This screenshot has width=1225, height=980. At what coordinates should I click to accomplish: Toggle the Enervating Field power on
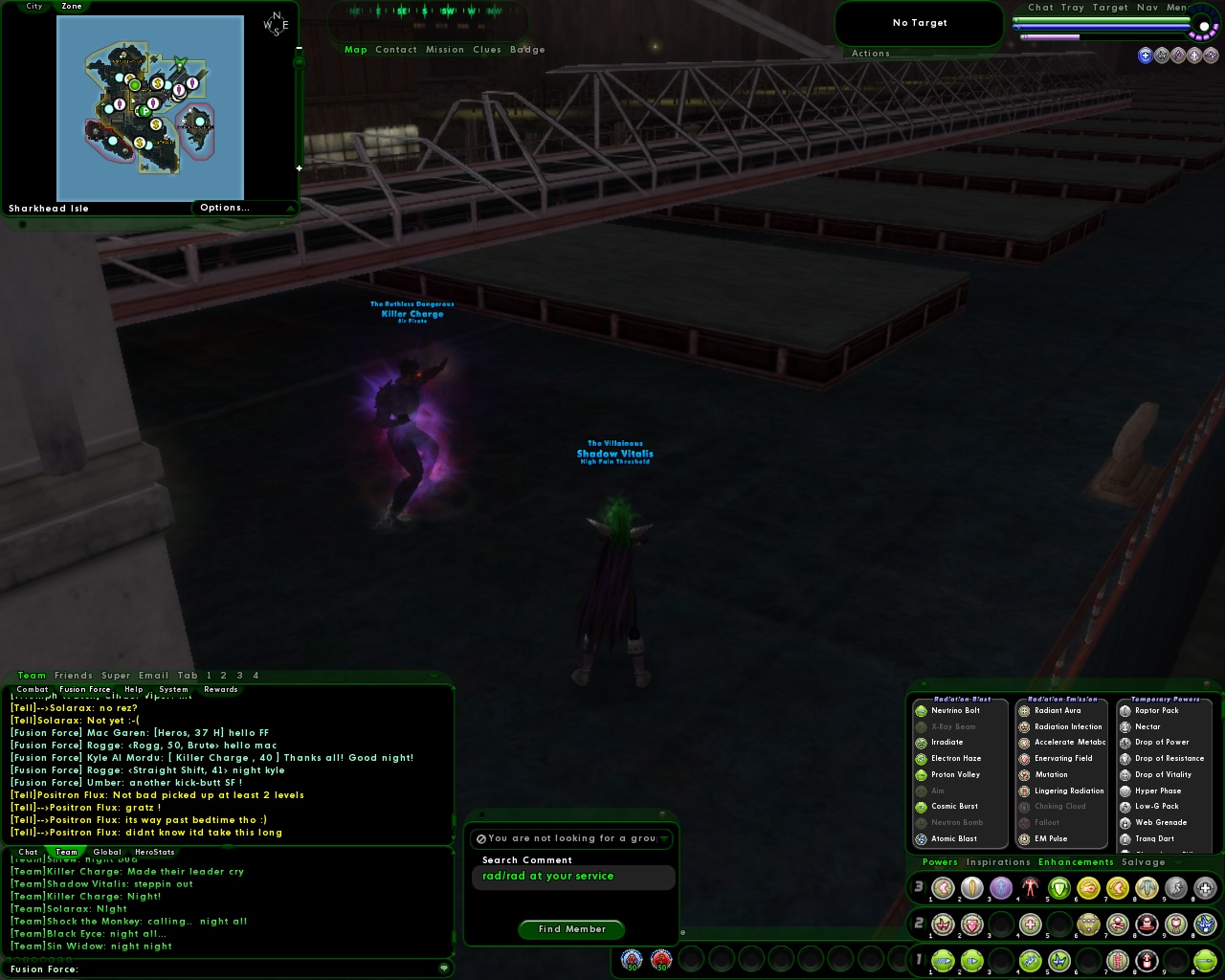[x=1024, y=758]
